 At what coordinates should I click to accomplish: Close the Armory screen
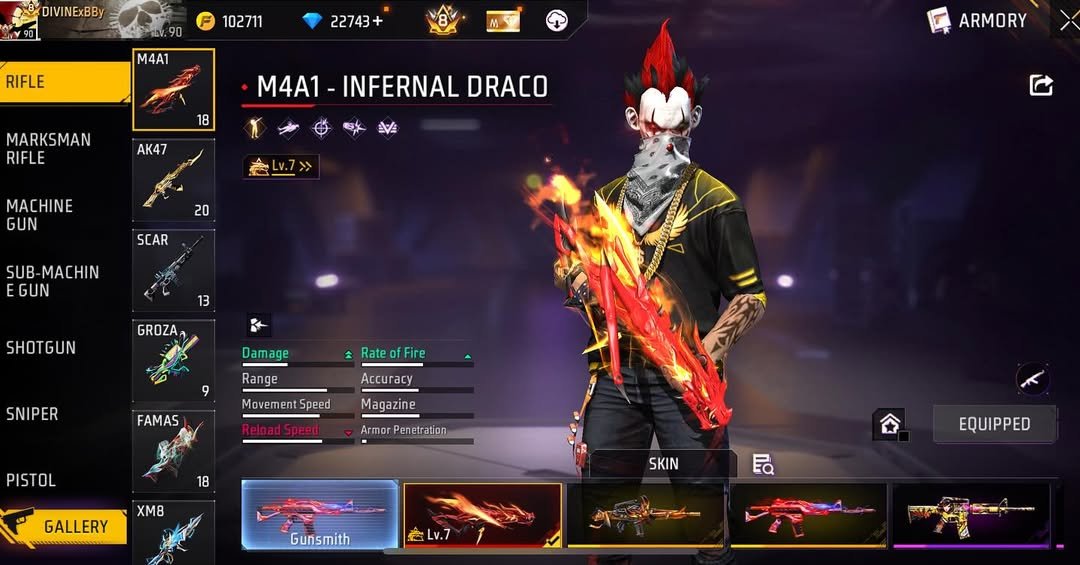coord(1069,20)
